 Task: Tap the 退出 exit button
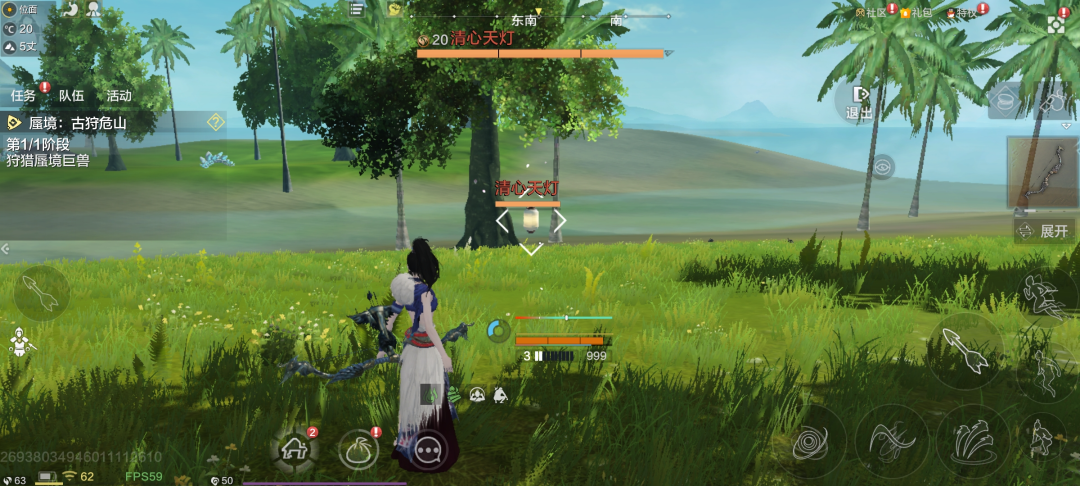click(859, 102)
